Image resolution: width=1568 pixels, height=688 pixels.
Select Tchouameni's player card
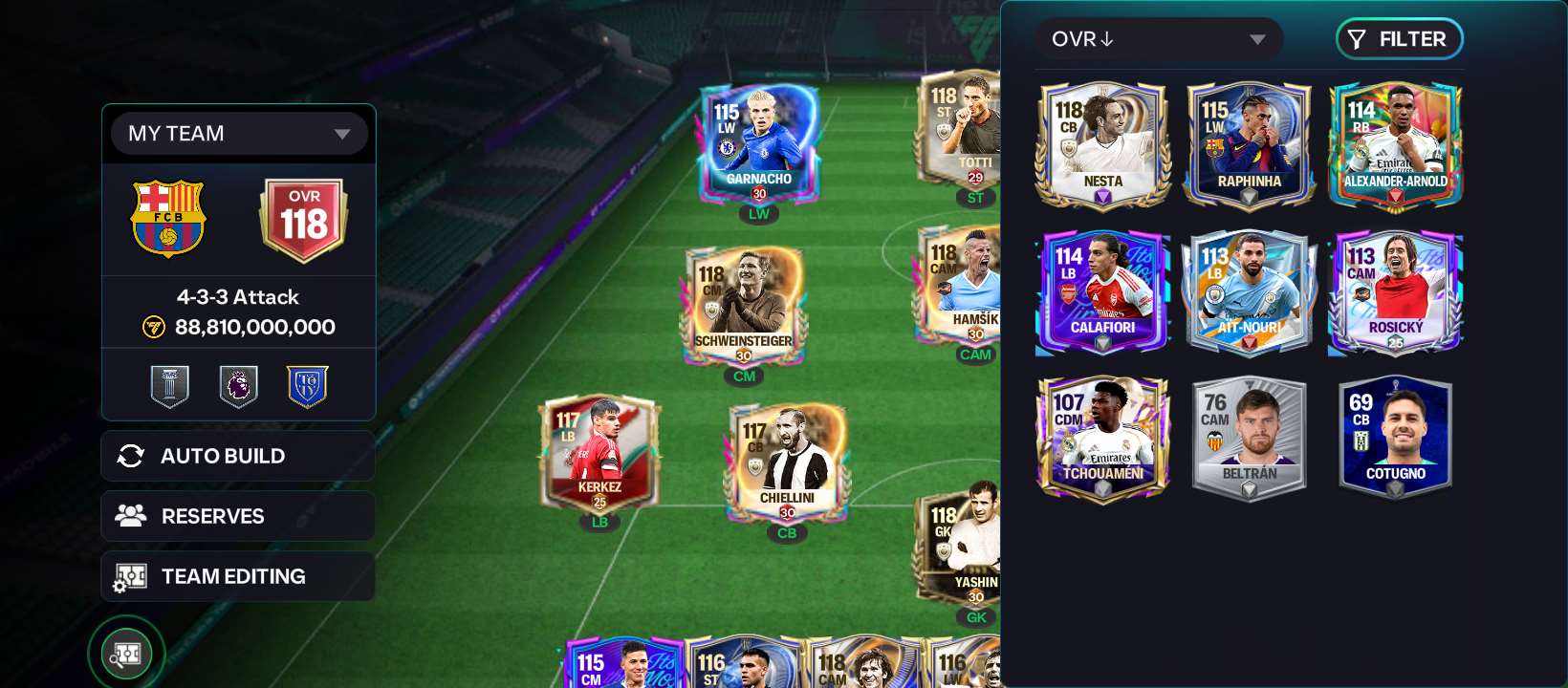[1103, 437]
